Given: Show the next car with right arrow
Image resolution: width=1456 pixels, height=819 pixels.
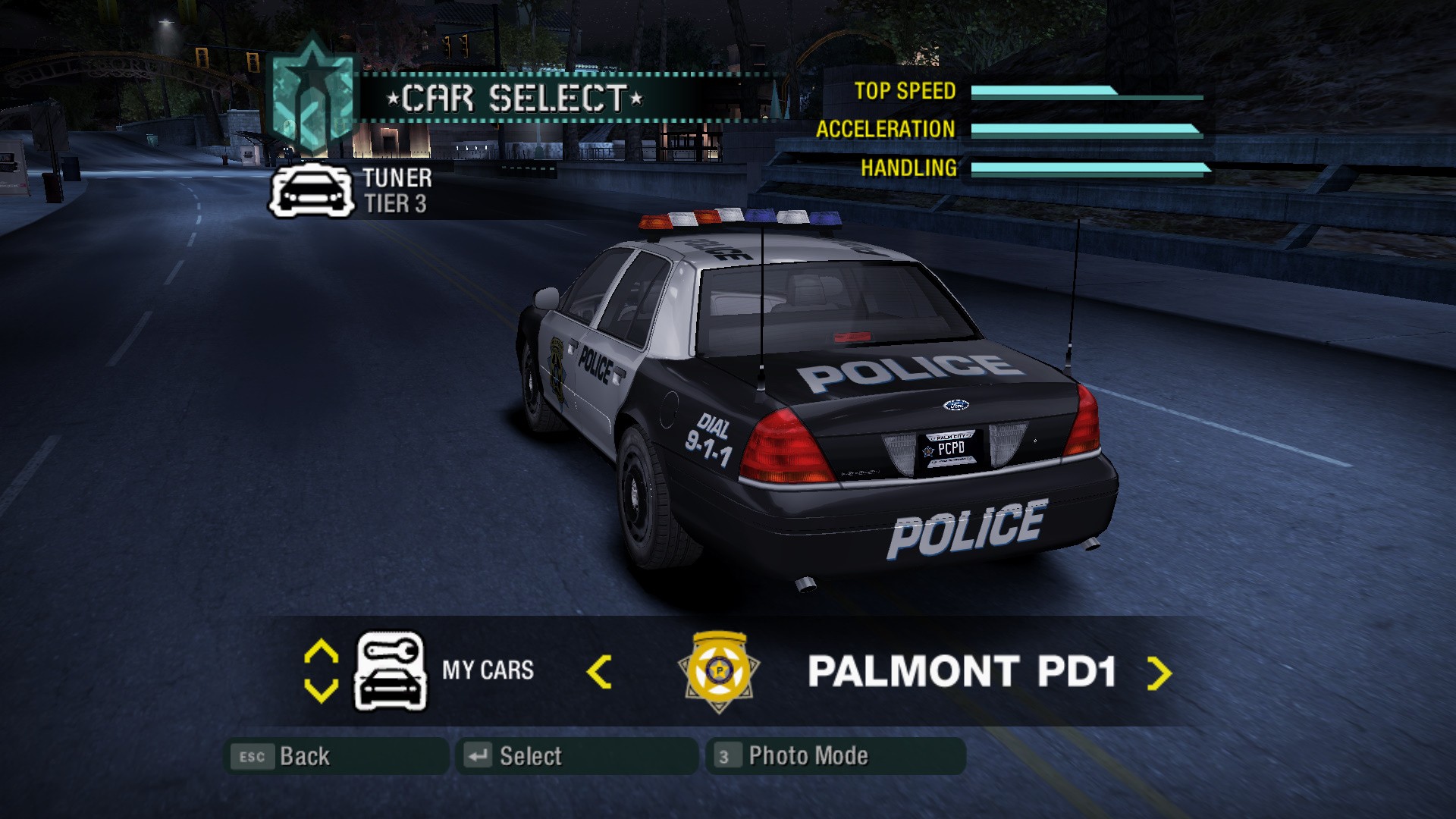Looking at the screenshot, I should click(1159, 673).
